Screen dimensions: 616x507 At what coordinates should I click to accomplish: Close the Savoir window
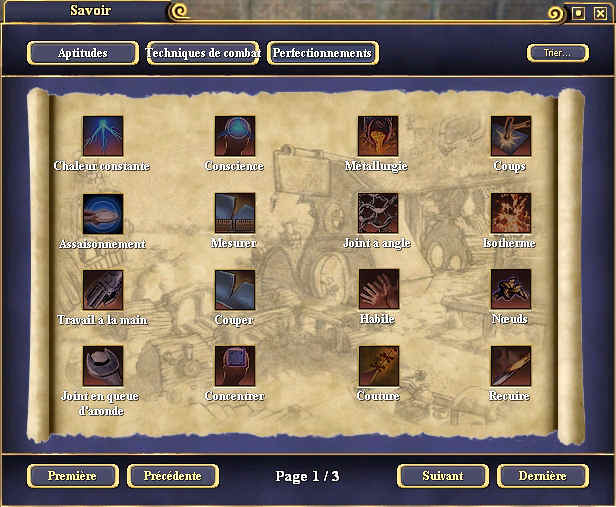pos(600,13)
